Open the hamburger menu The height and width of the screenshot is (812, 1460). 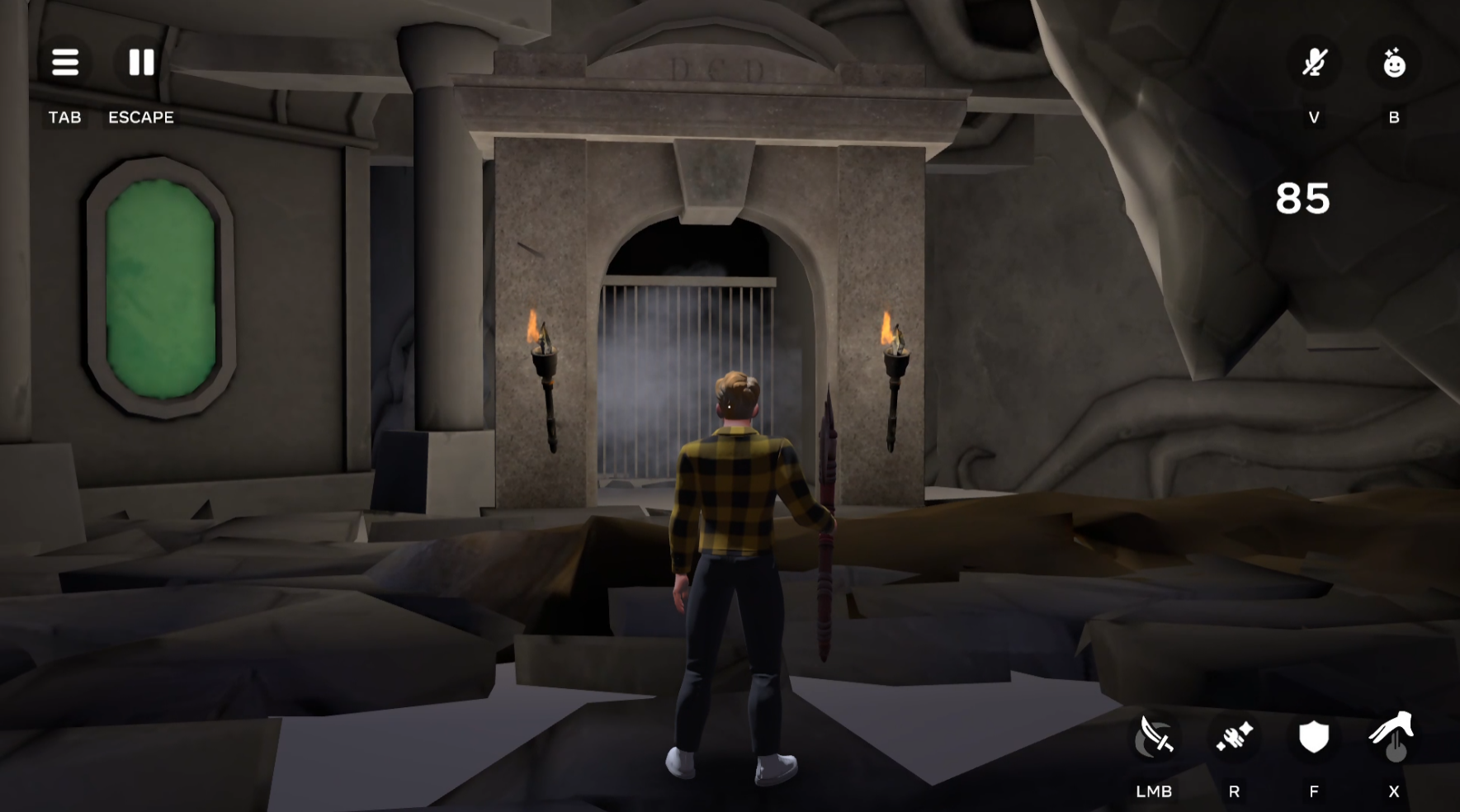point(65,63)
